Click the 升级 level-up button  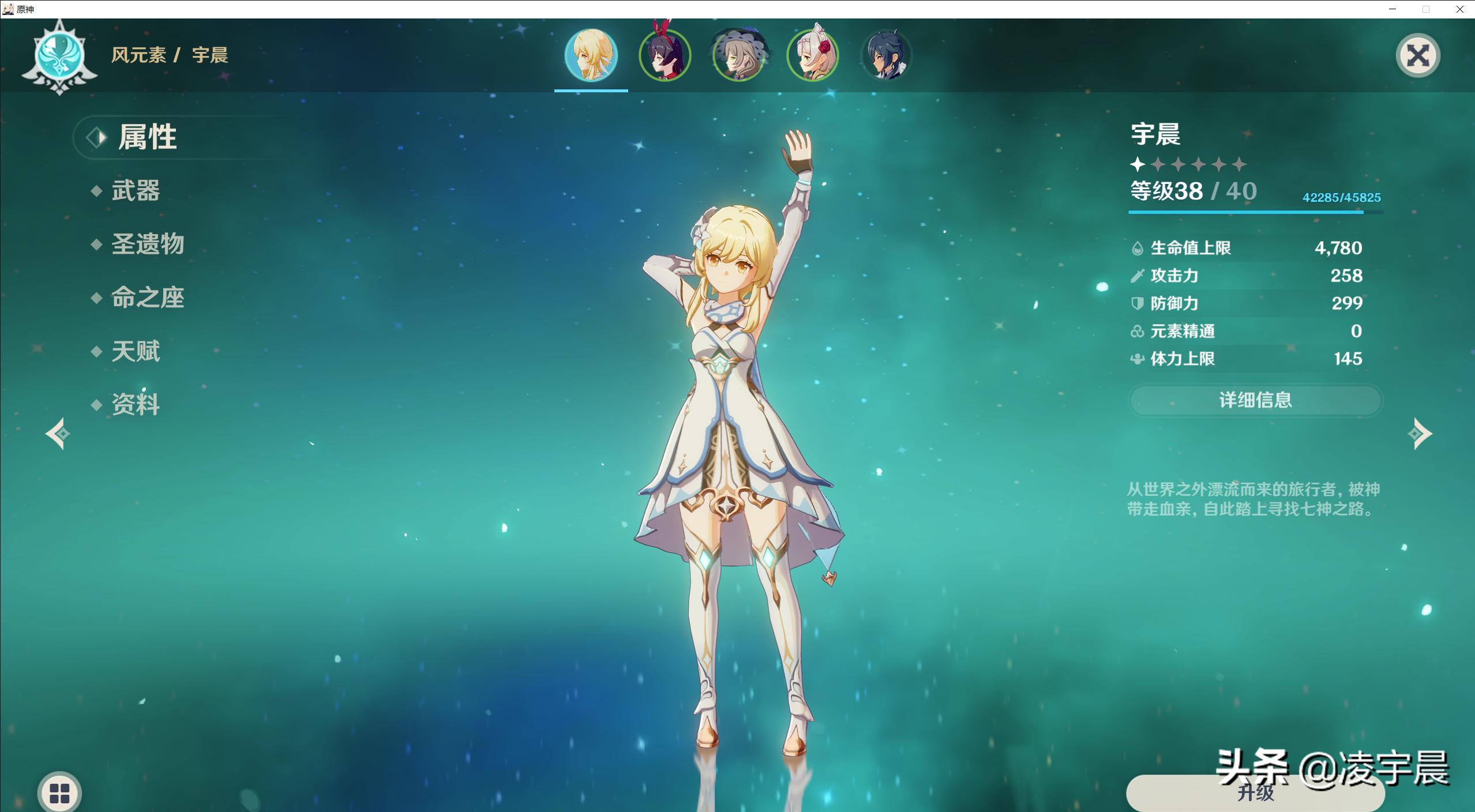[1255, 793]
